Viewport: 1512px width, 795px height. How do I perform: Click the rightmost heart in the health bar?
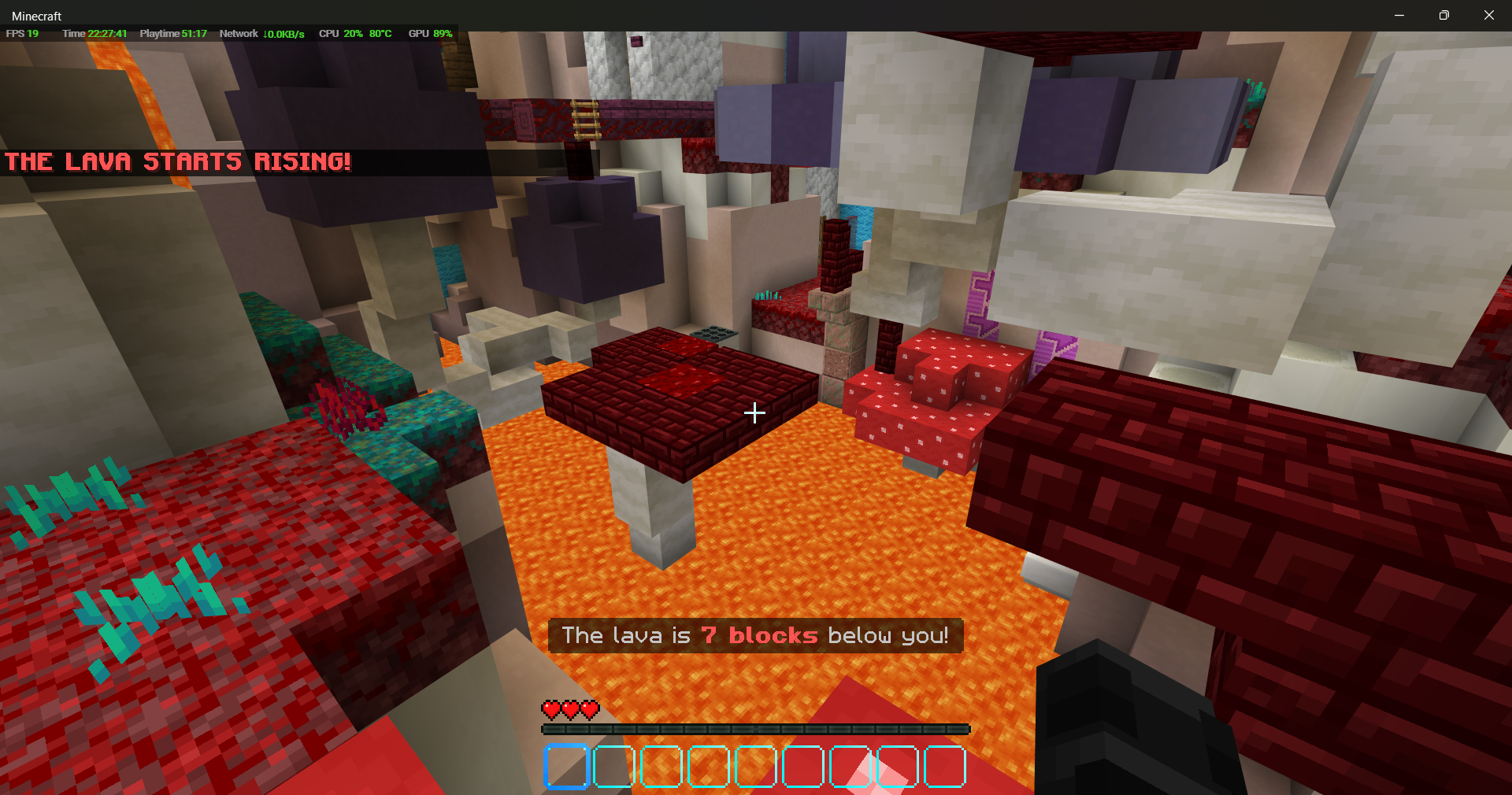click(x=589, y=711)
